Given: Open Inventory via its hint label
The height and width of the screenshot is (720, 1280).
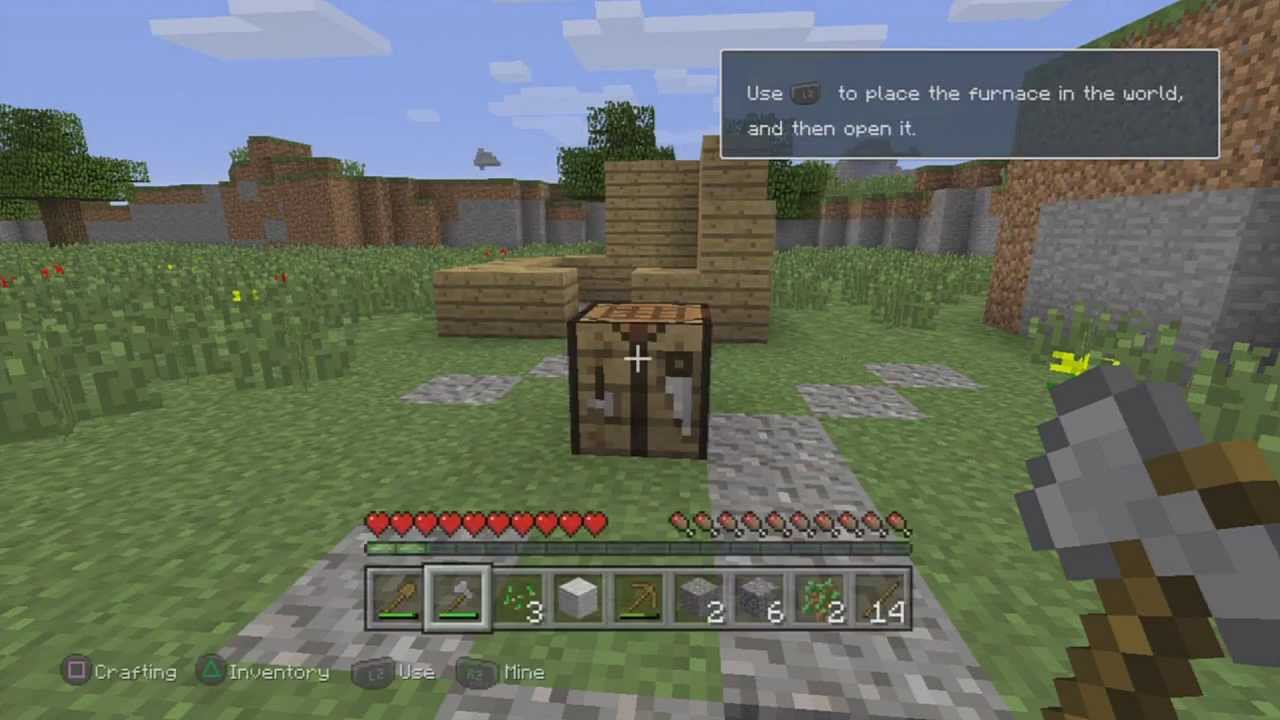Looking at the screenshot, I should pos(279,672).
